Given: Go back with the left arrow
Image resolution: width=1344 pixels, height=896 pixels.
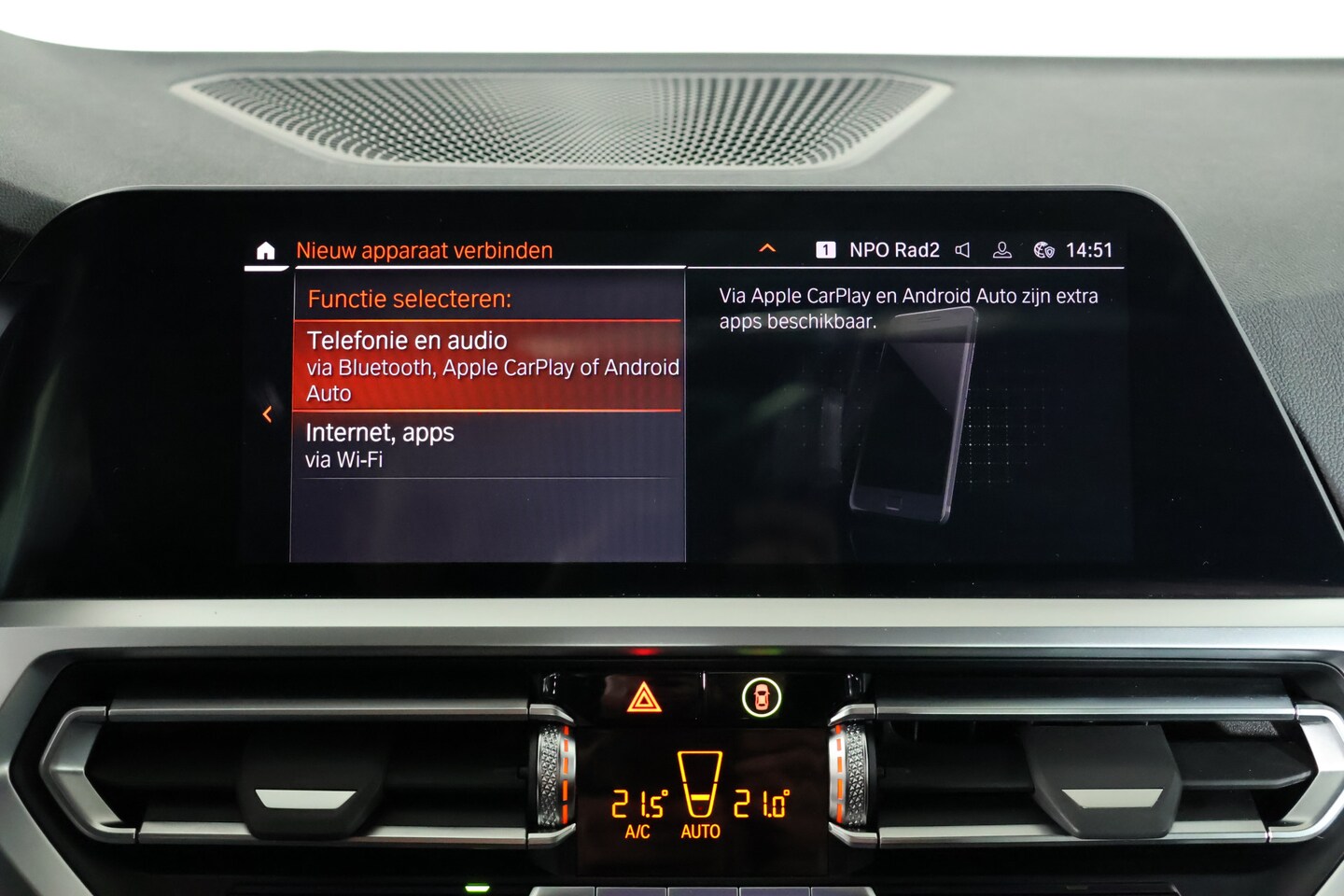Looking at the screenshot, I should point(268,413).
